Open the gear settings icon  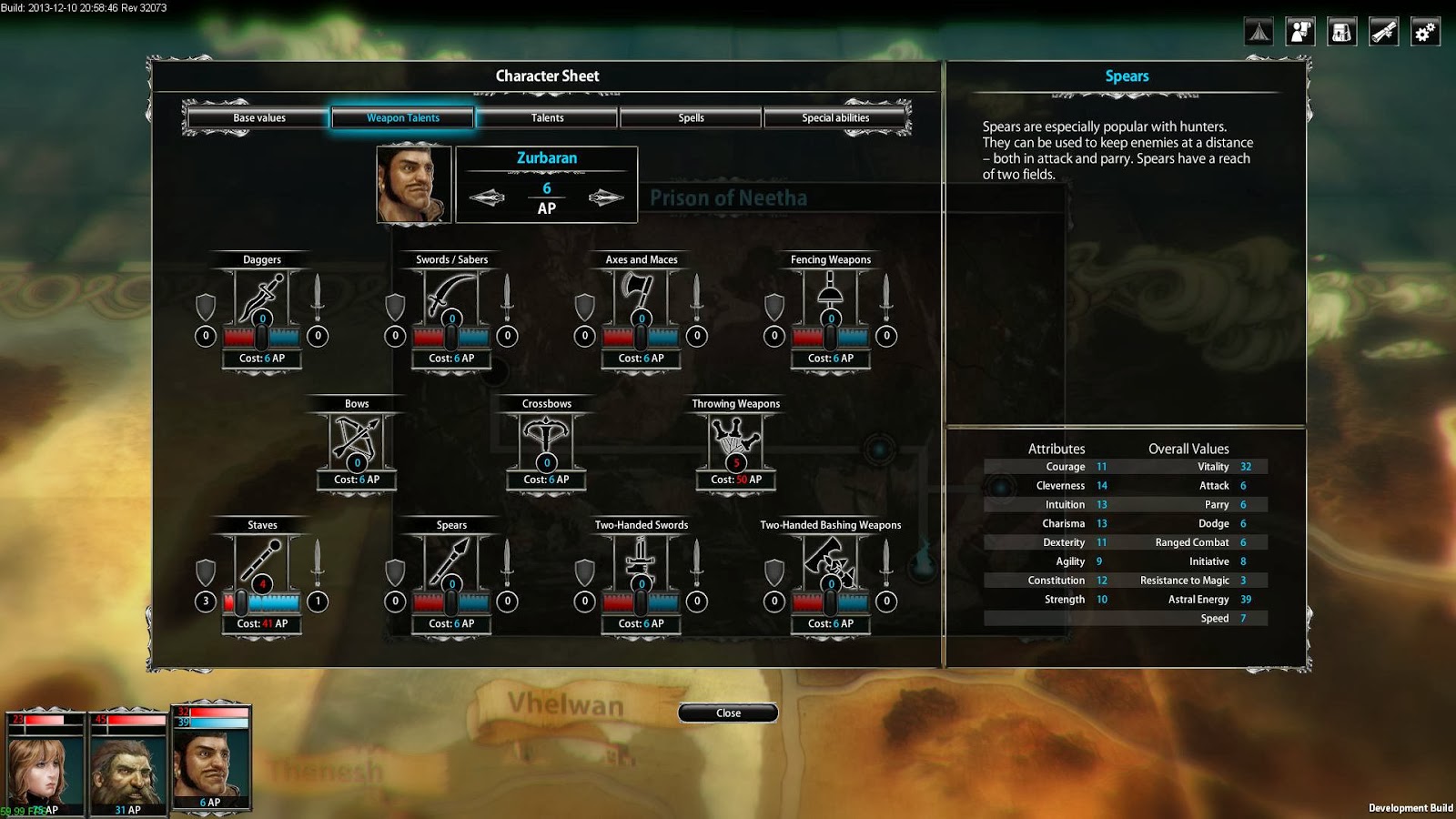click(1424, 32)
